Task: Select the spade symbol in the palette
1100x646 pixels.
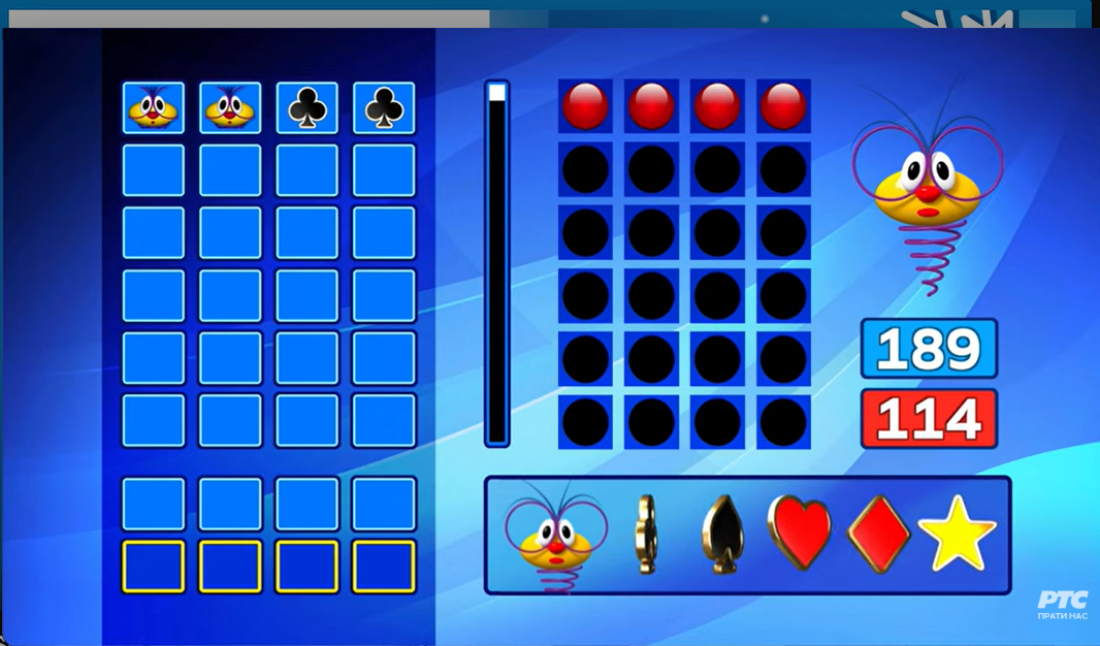Action: click(722, 535)
